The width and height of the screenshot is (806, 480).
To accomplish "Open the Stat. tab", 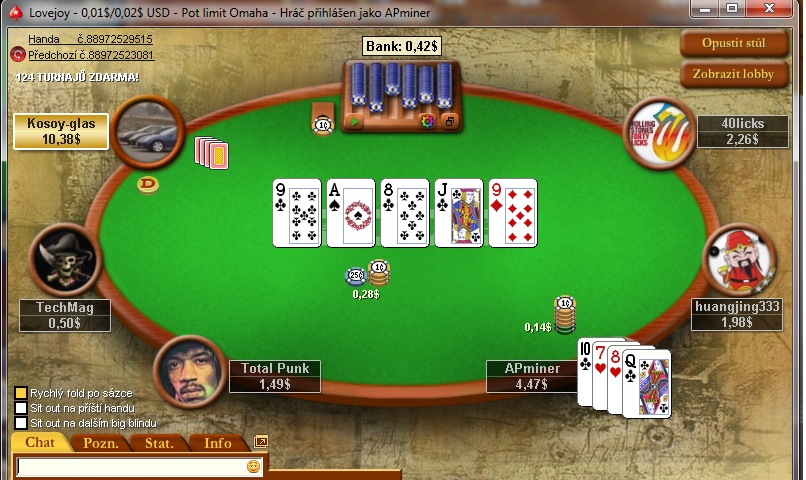I will pos(159,443).
